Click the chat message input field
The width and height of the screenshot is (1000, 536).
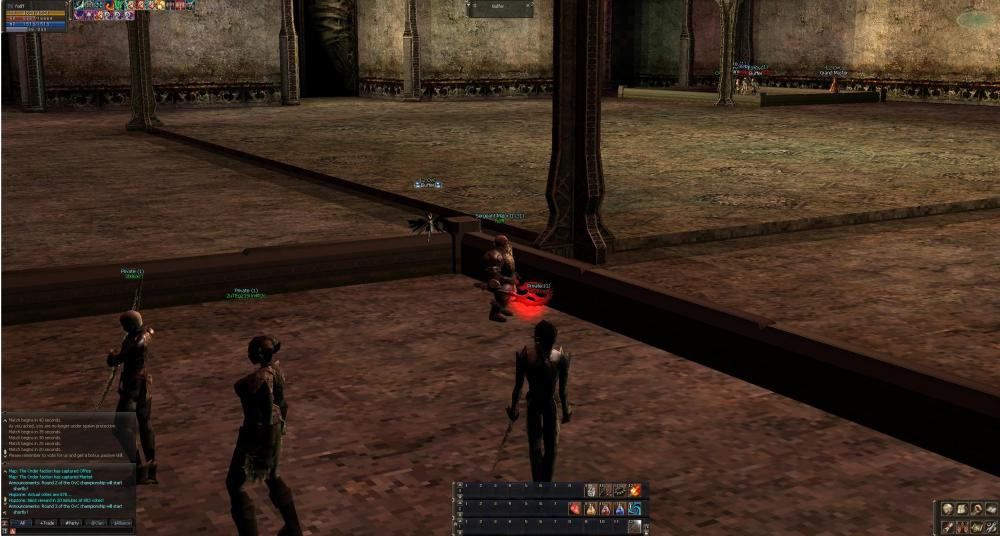(70, 530)
